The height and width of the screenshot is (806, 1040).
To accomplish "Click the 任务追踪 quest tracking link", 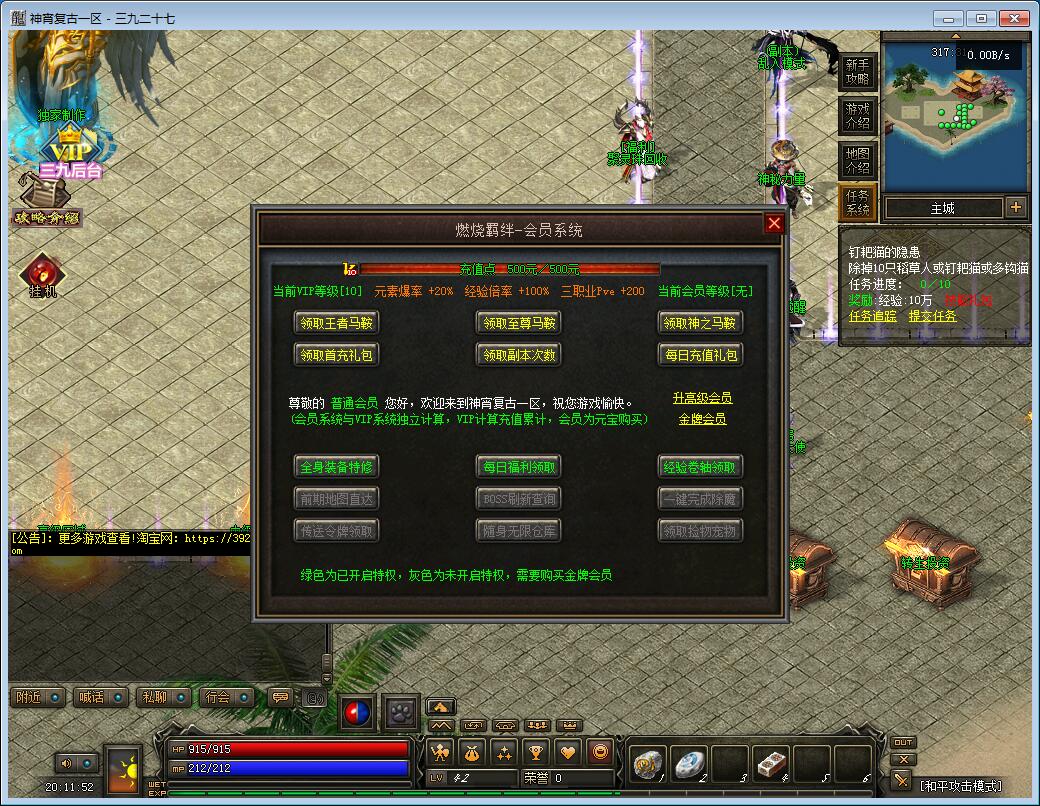I will pos(873,316).
